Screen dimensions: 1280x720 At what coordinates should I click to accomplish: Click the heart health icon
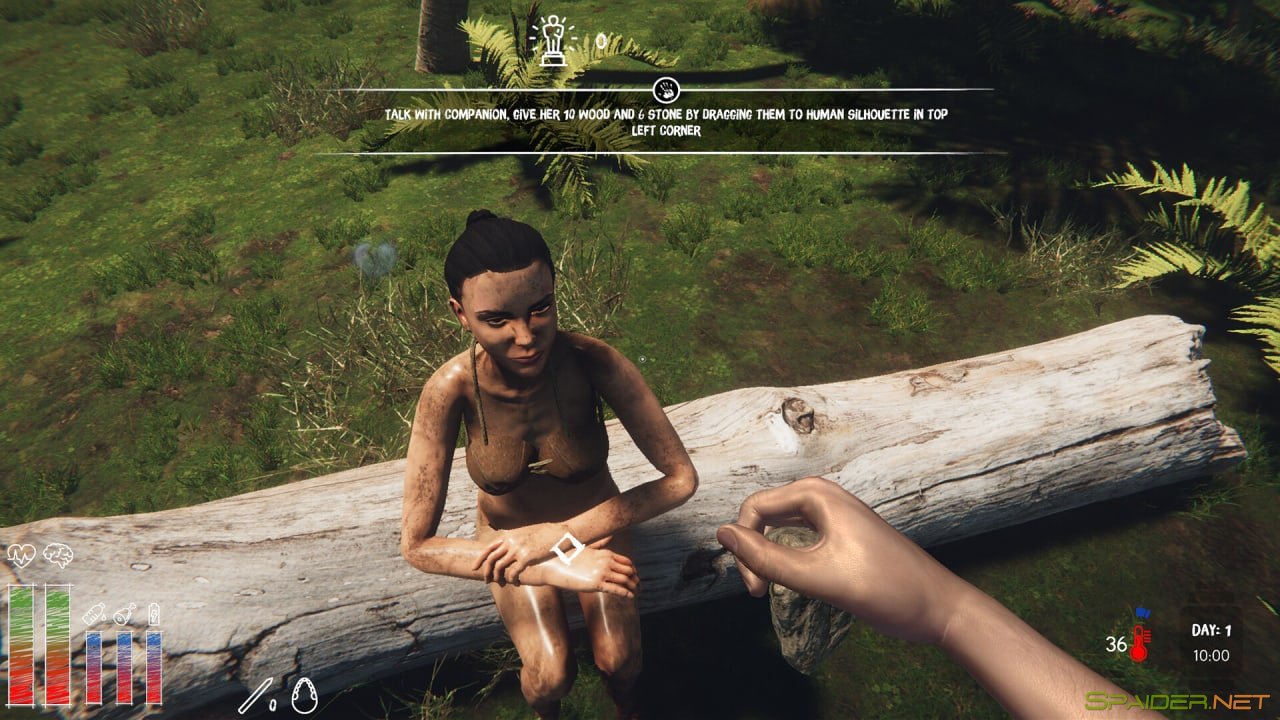pos(22,554)
